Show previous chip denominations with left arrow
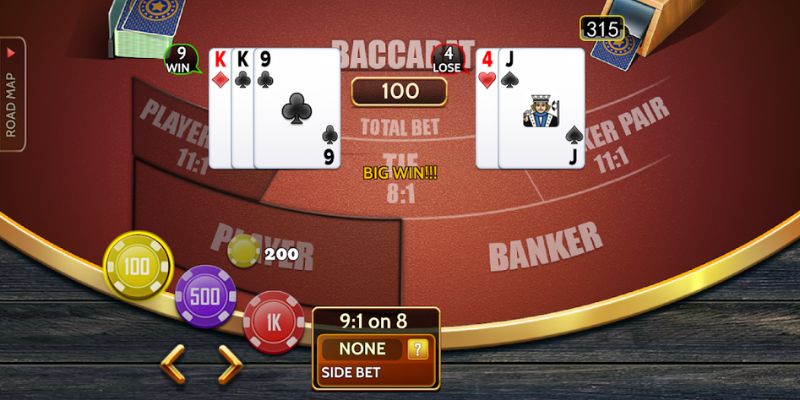The image size is (800, 400). tap(174, 364)
